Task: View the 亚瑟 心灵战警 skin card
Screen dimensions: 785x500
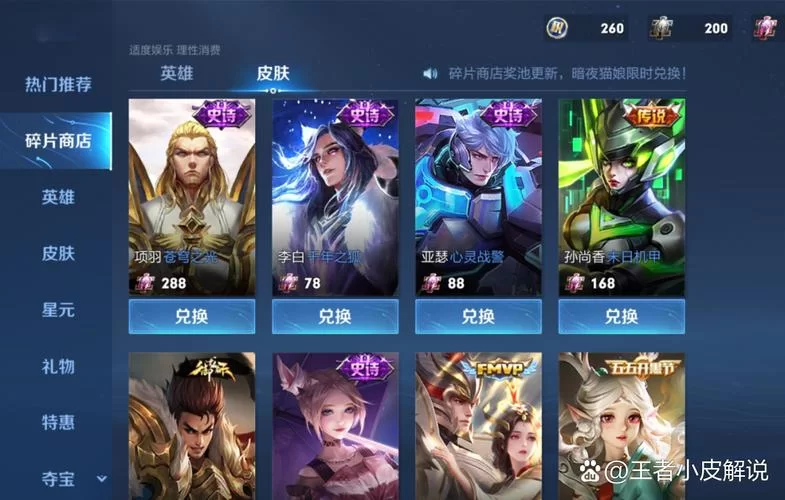Action: coord(478,195)
